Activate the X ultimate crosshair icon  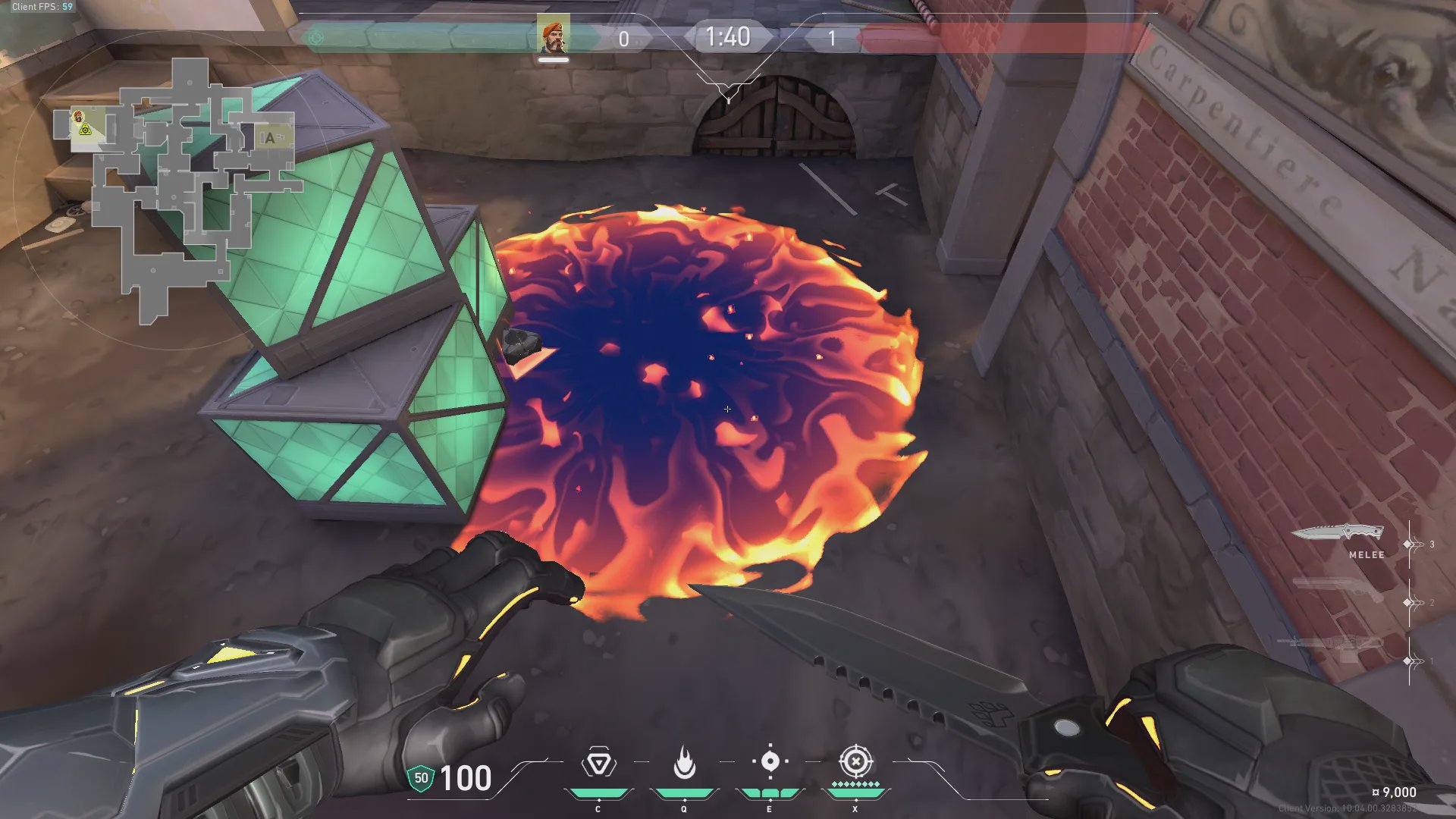coord(855,761)
